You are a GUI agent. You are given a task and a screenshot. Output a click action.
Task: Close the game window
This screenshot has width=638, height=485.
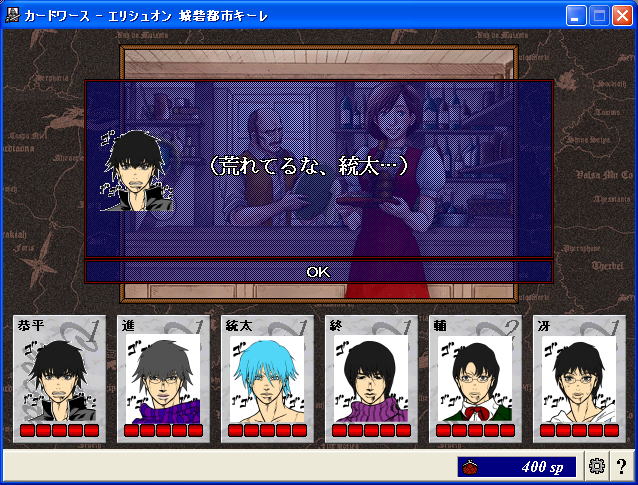pyautogui.click(x=622, y=15)
